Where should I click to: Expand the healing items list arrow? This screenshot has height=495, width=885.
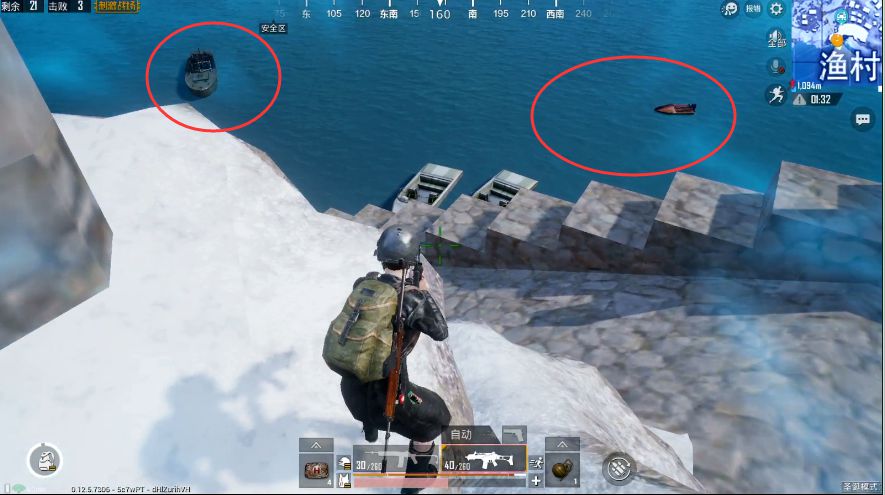pyautogui.click(x=315, y=444)
